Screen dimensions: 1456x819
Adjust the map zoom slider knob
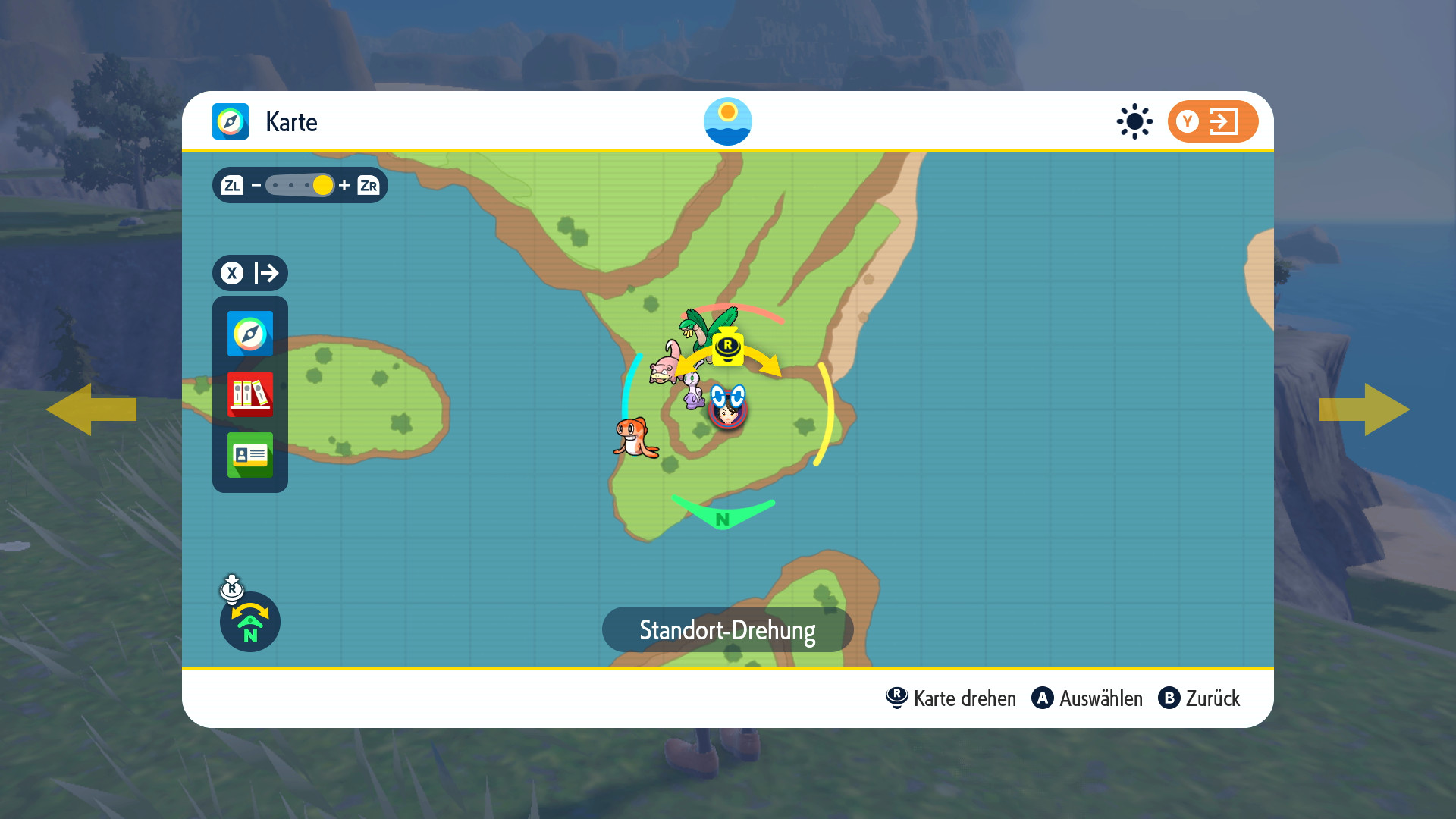point(322,185)
